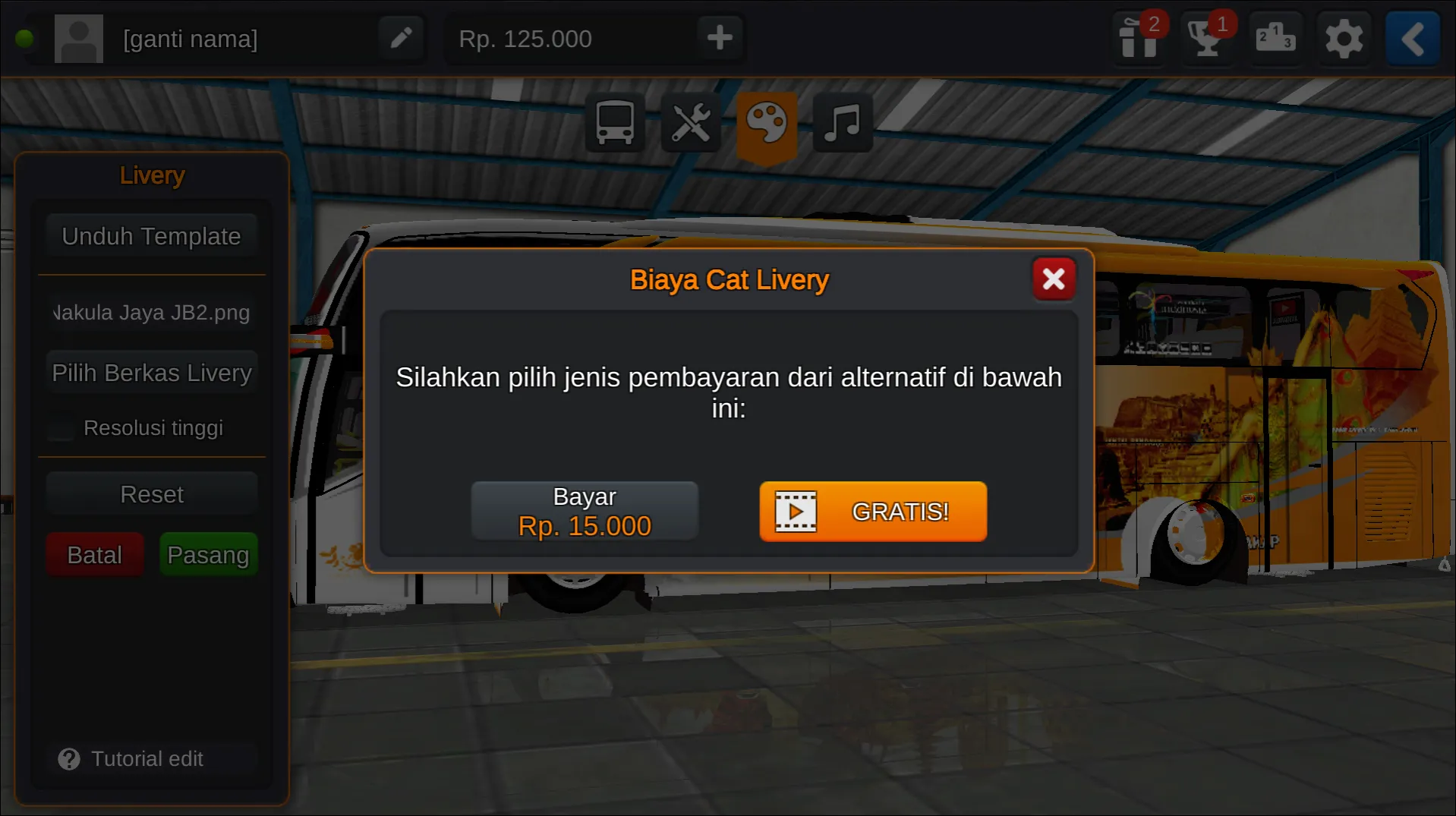
Task: Open the trophy achievements icon
Action: (x=1205, y=39)
